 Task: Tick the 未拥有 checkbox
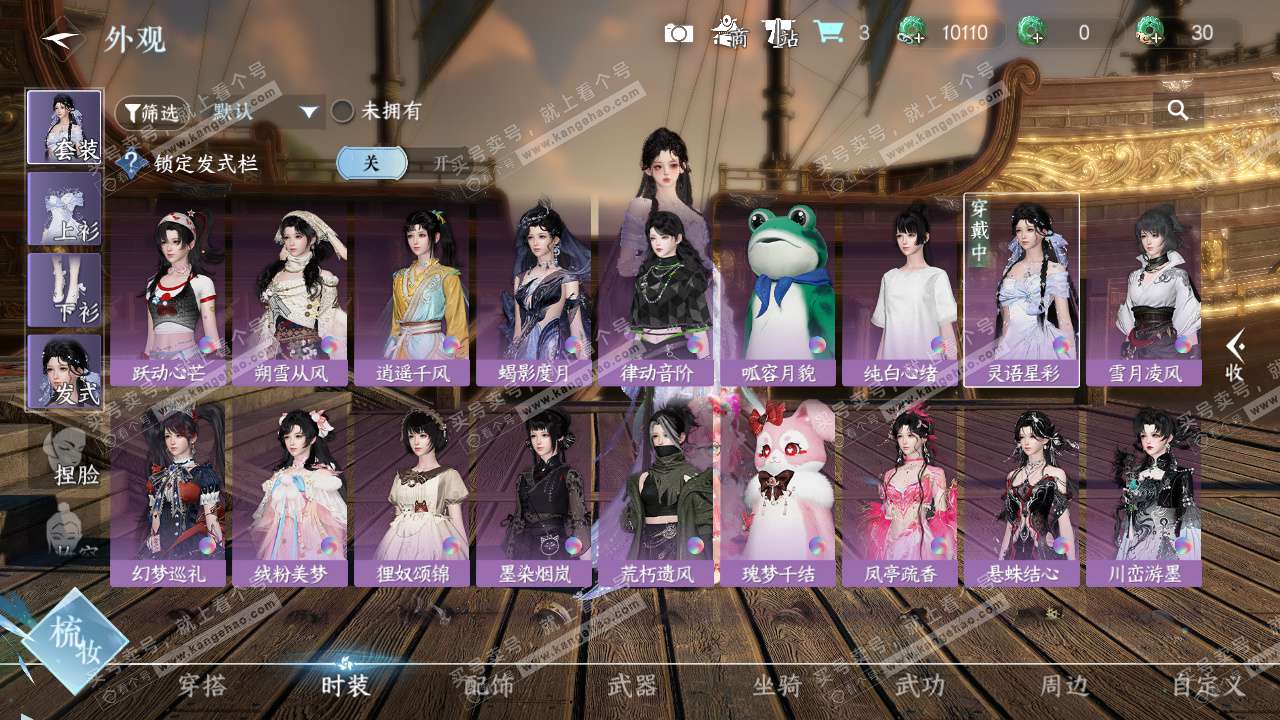tap(343, 112)
